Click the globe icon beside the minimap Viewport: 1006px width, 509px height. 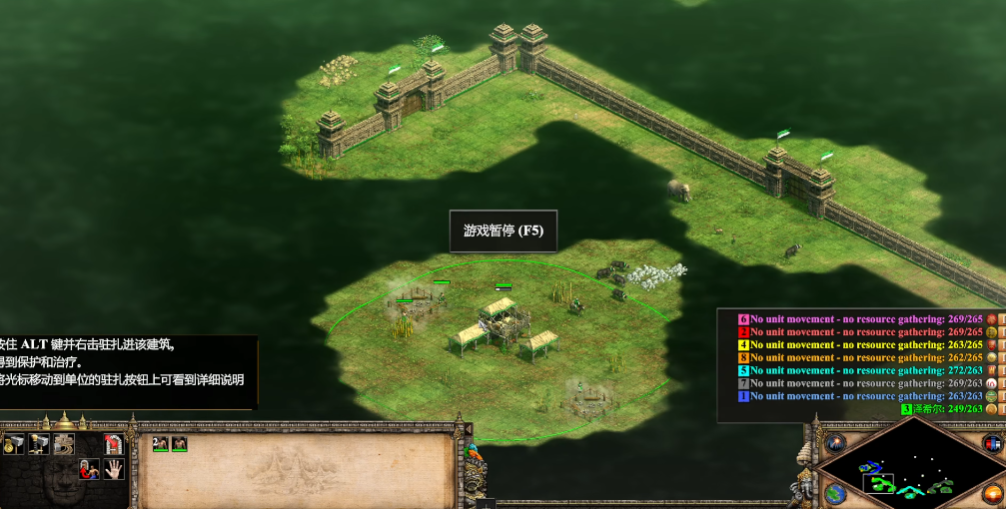[x=833, y=493]
